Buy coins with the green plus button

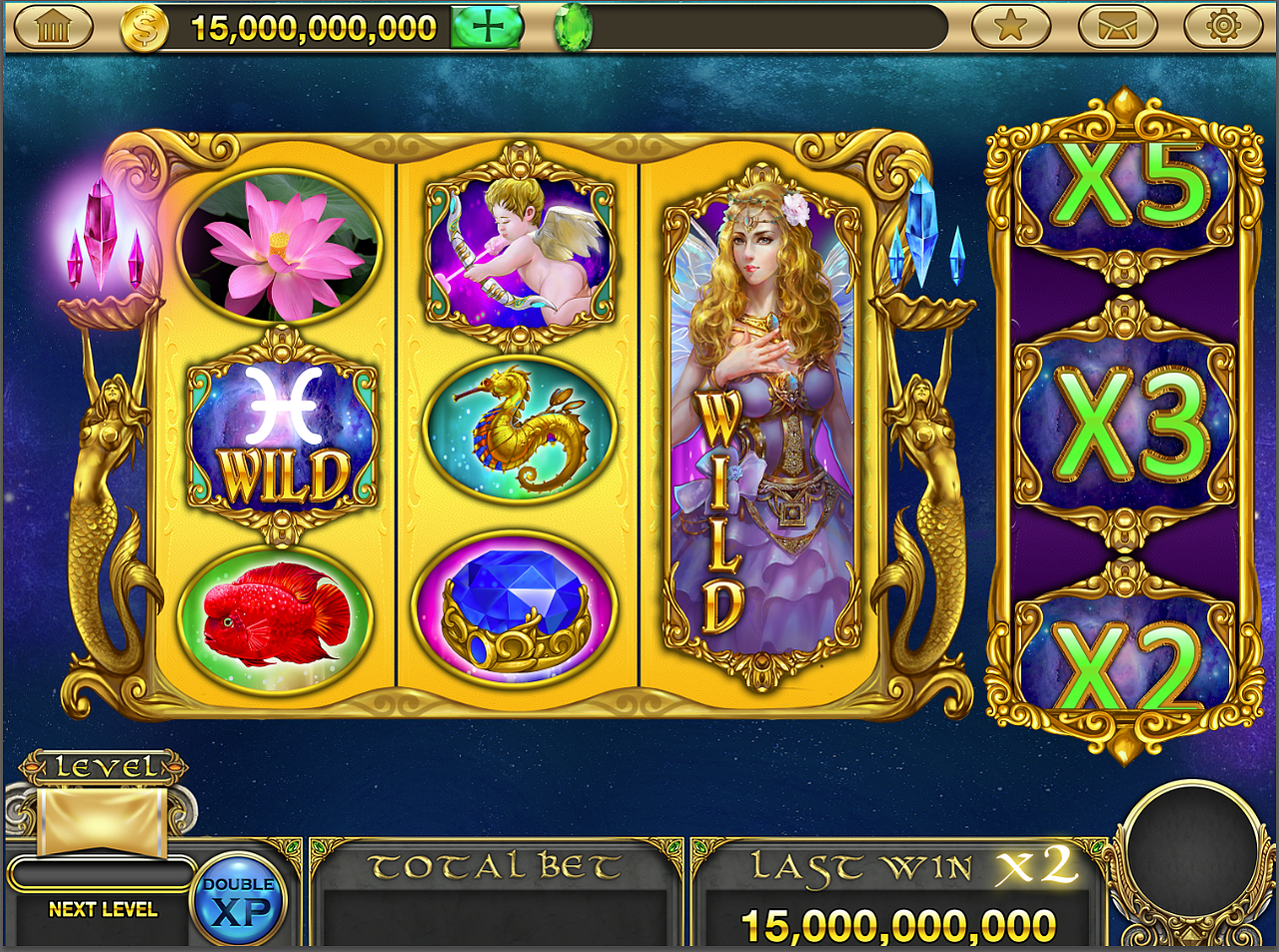[489, 27]
